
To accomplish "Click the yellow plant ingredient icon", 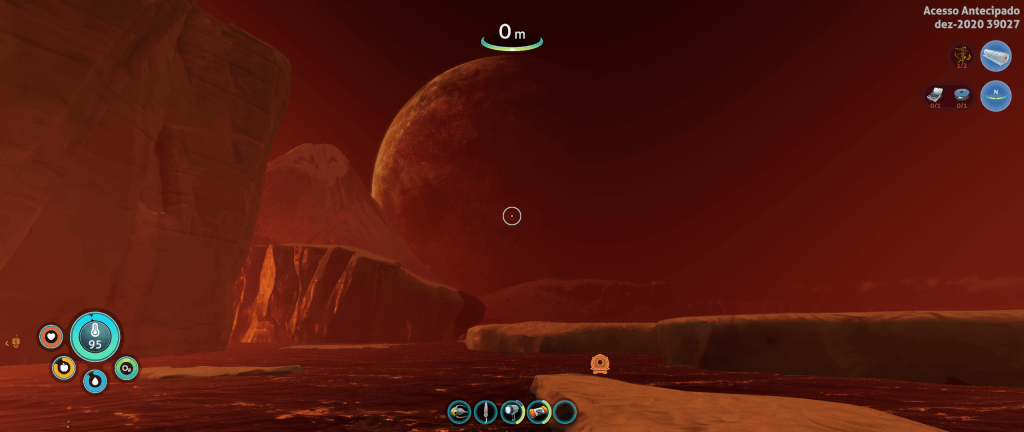I will click(961, 55).
